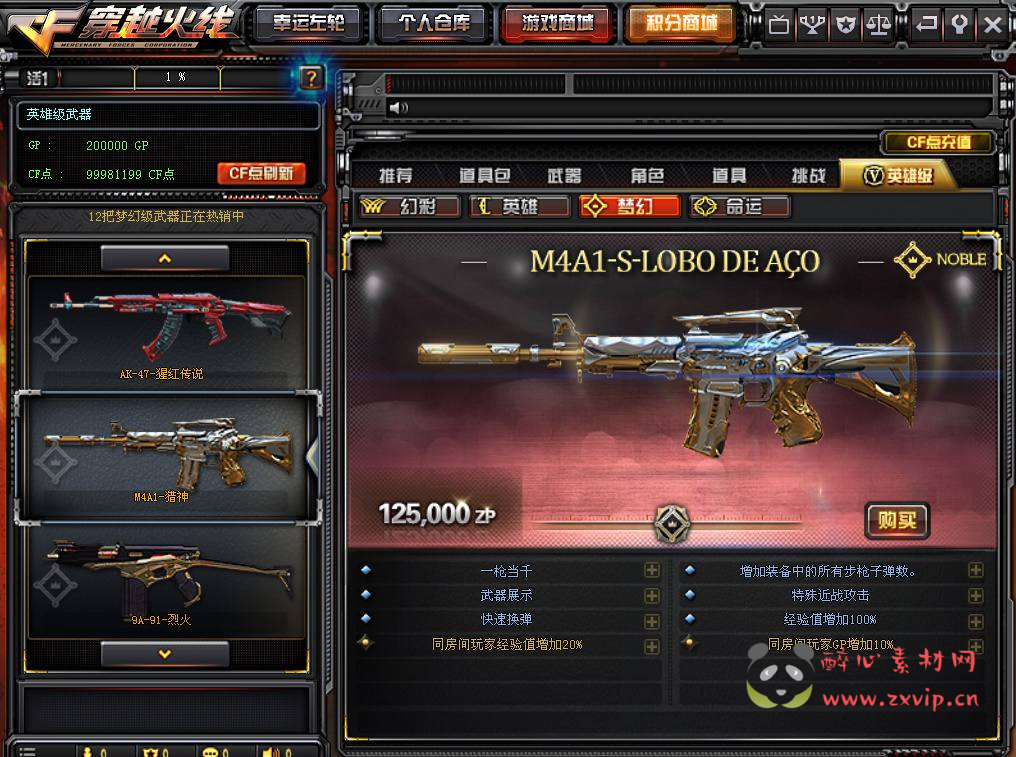Screen dimensions: 1016x757
Task: Choose the 命运 sub-category
Action: coord(740,206)
